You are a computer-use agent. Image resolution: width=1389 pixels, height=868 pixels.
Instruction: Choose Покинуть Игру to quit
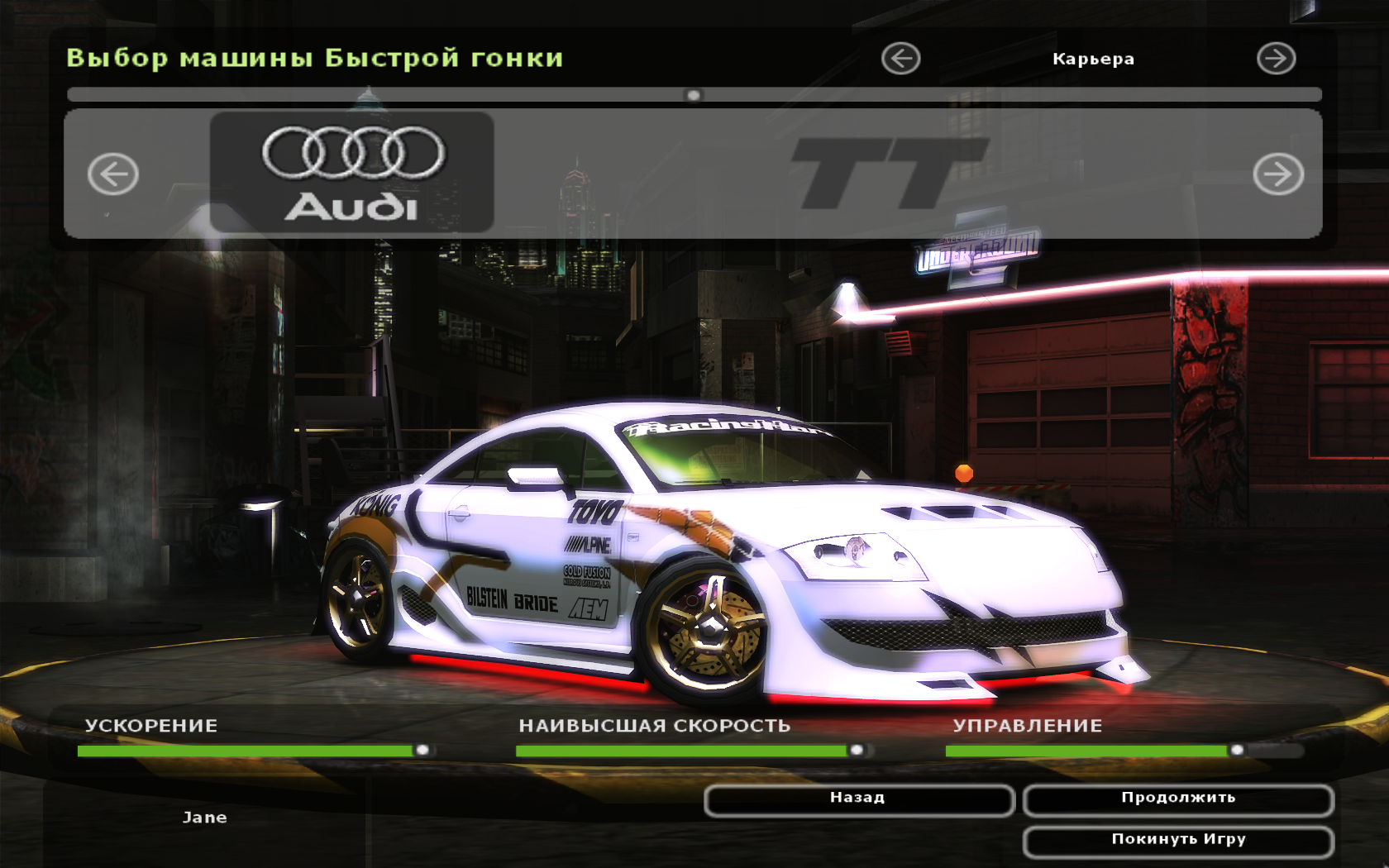tap(1178, 841)
